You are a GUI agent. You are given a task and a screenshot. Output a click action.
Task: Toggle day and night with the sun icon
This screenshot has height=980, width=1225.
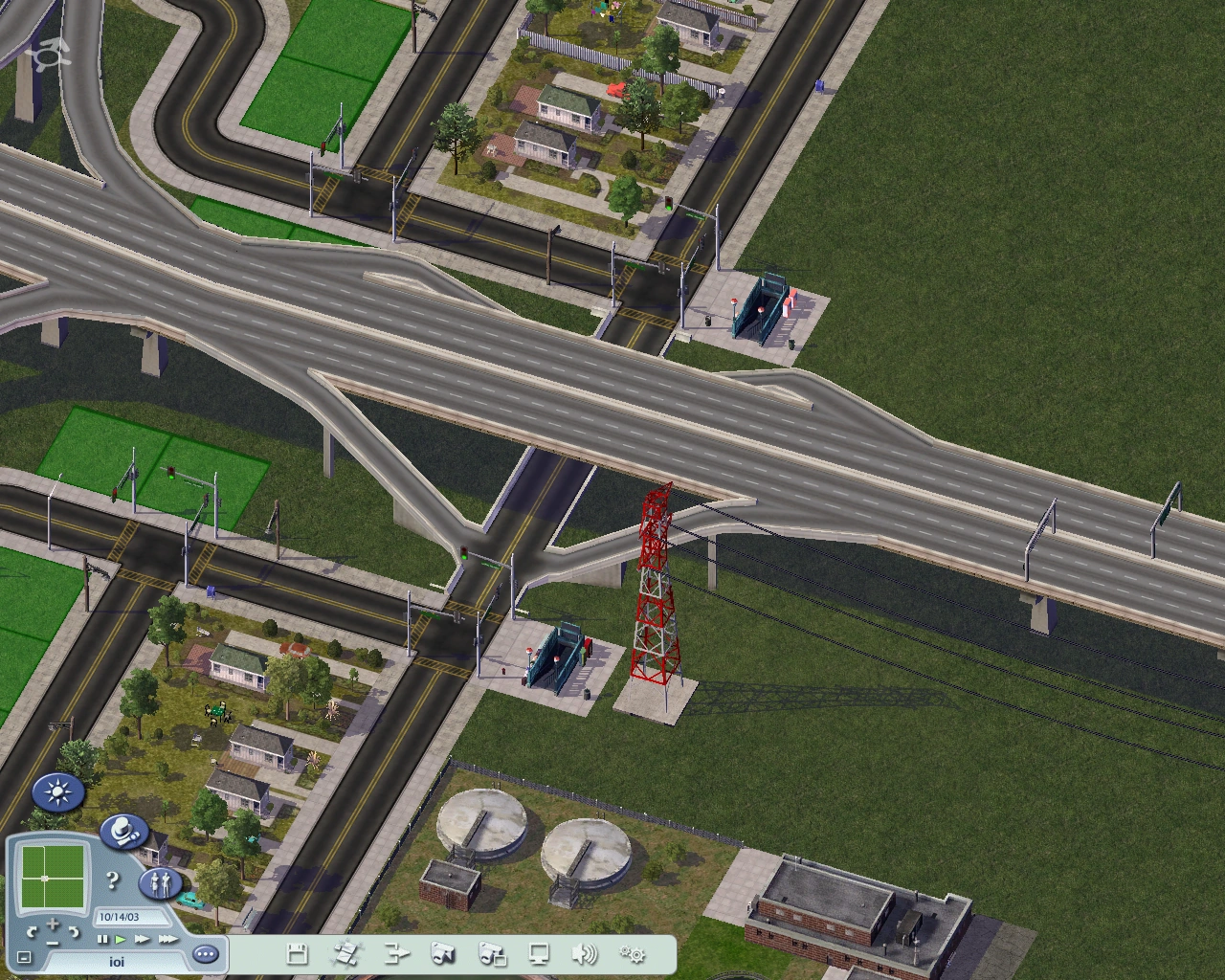(x=59, y=792)
